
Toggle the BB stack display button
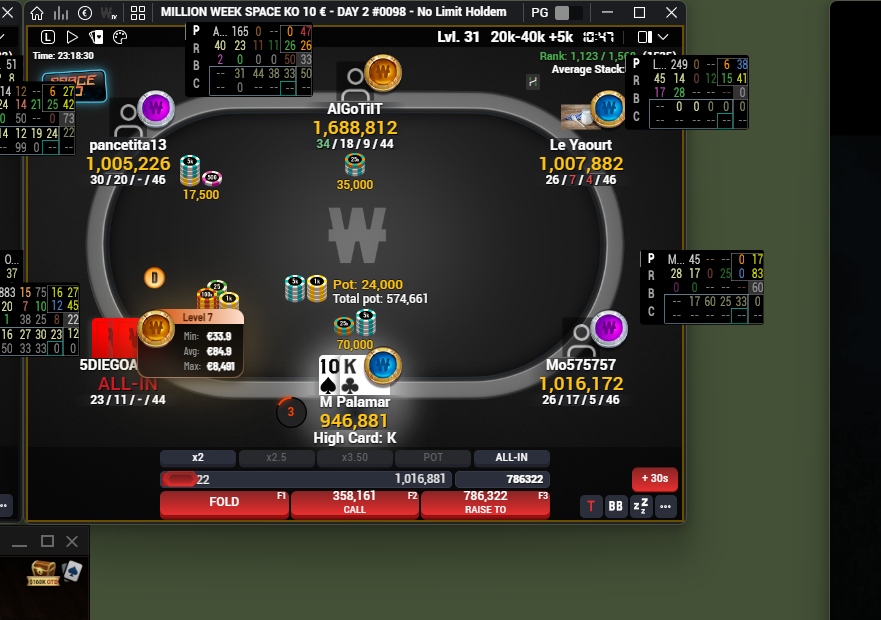616,507
